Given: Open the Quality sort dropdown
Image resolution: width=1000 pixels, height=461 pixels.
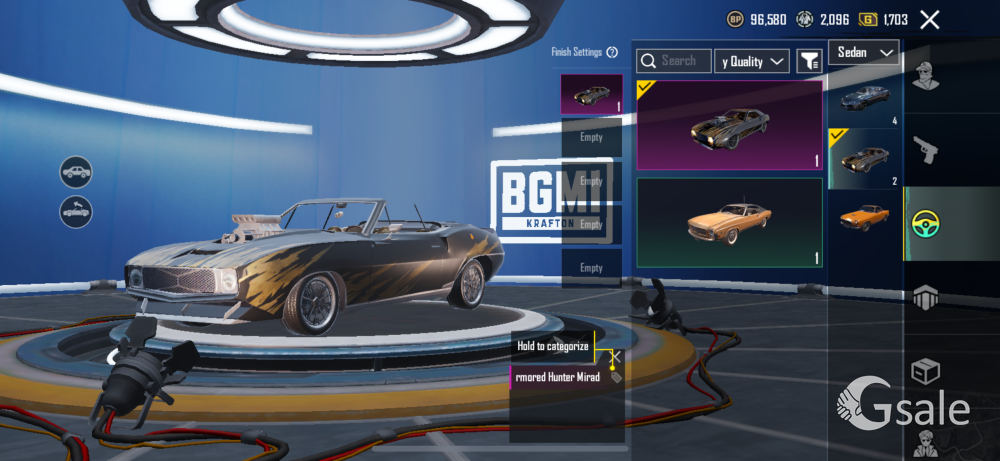Looking at the screenshot, I should click(x=754, y=62).
